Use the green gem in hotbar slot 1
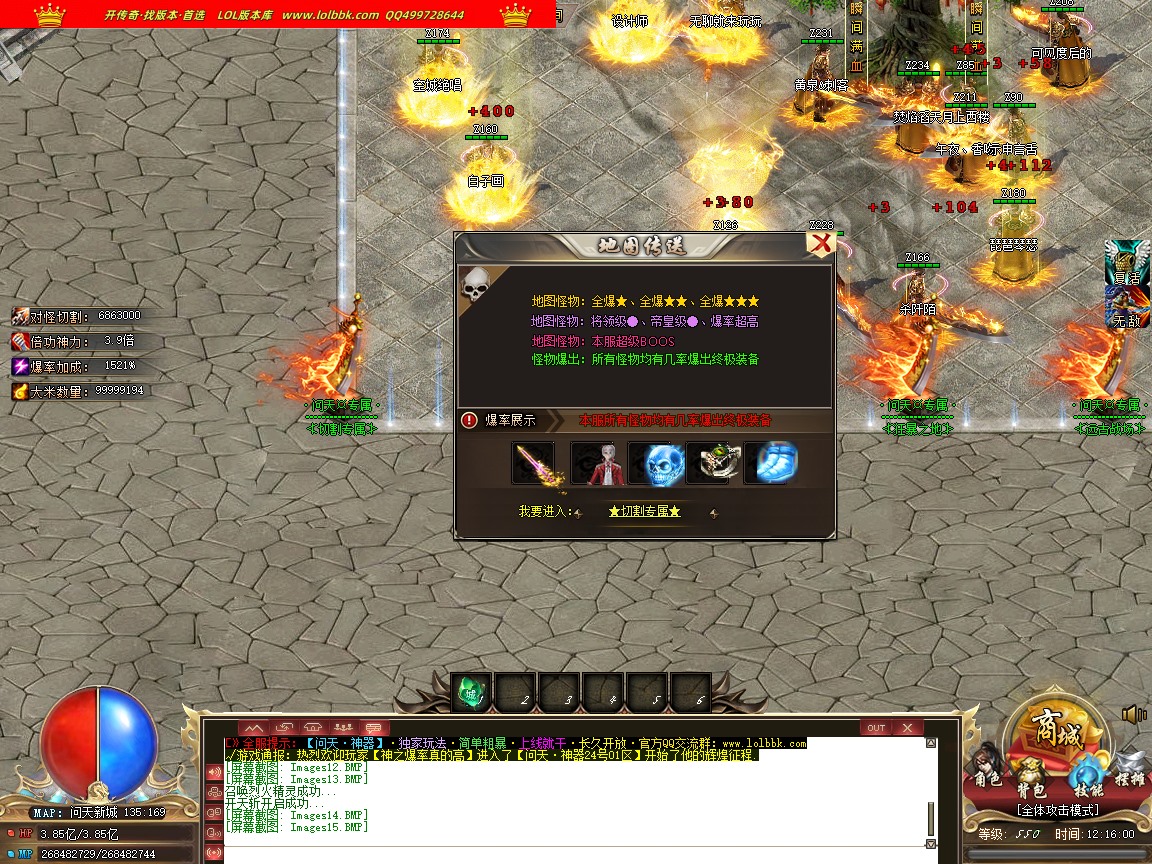 click(472, 690)
